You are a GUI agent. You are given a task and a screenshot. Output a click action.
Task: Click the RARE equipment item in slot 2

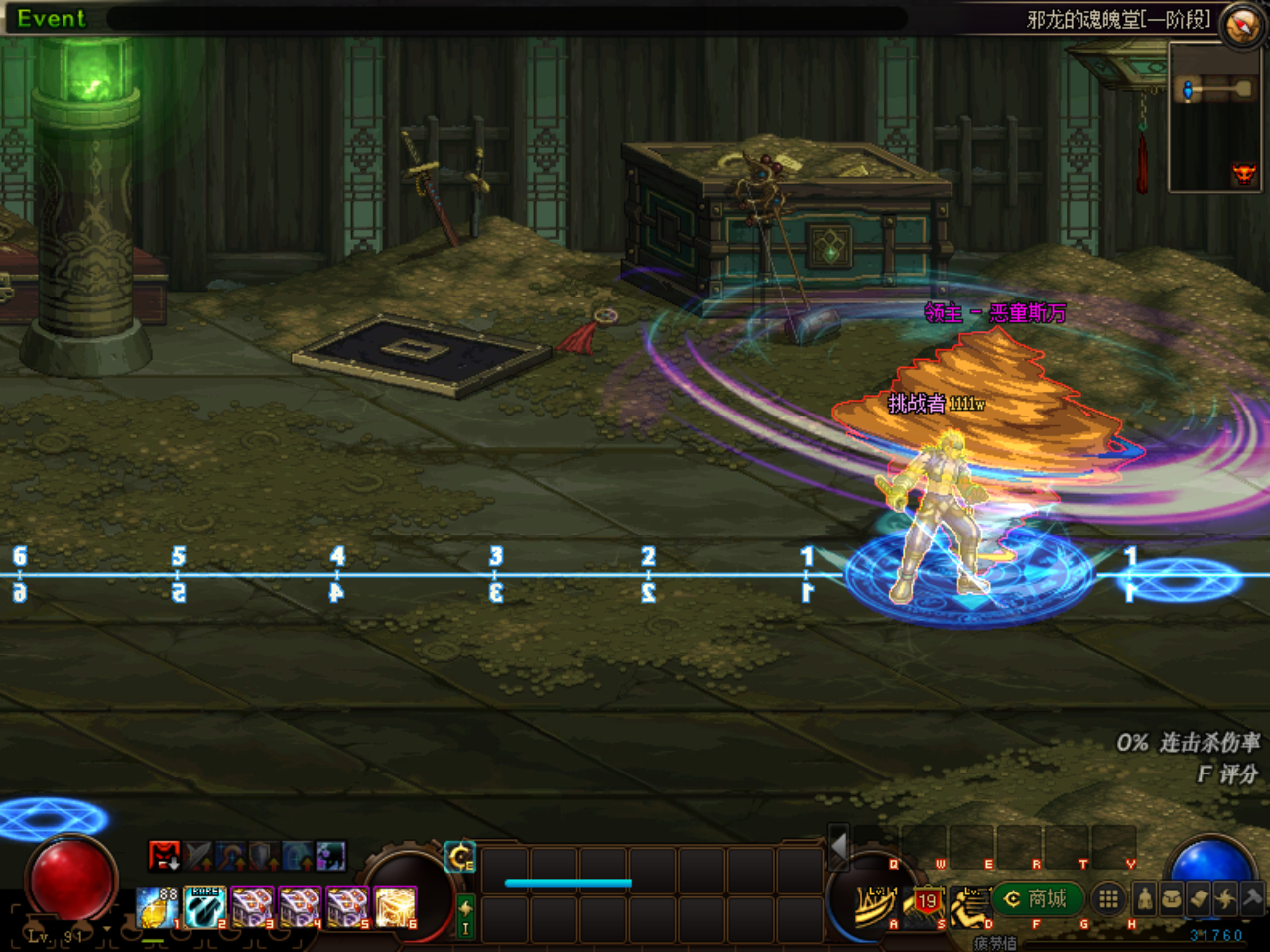tap(203, 904)
